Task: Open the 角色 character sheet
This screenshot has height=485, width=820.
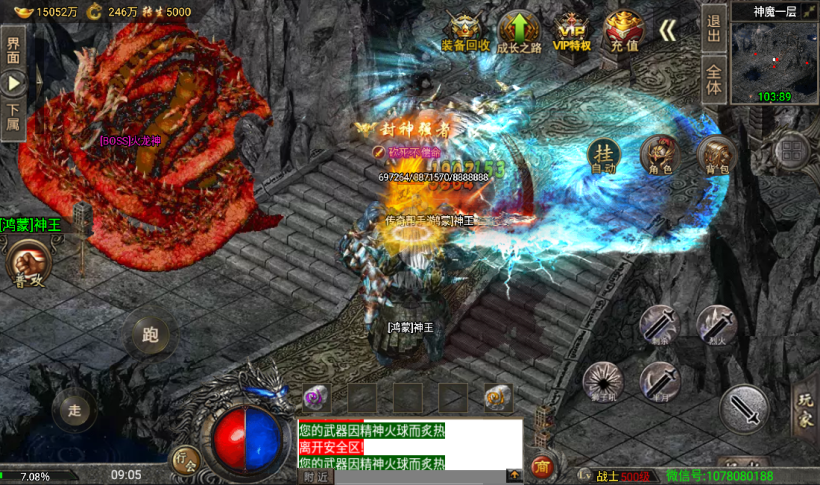Action: (x=660, y=155)
